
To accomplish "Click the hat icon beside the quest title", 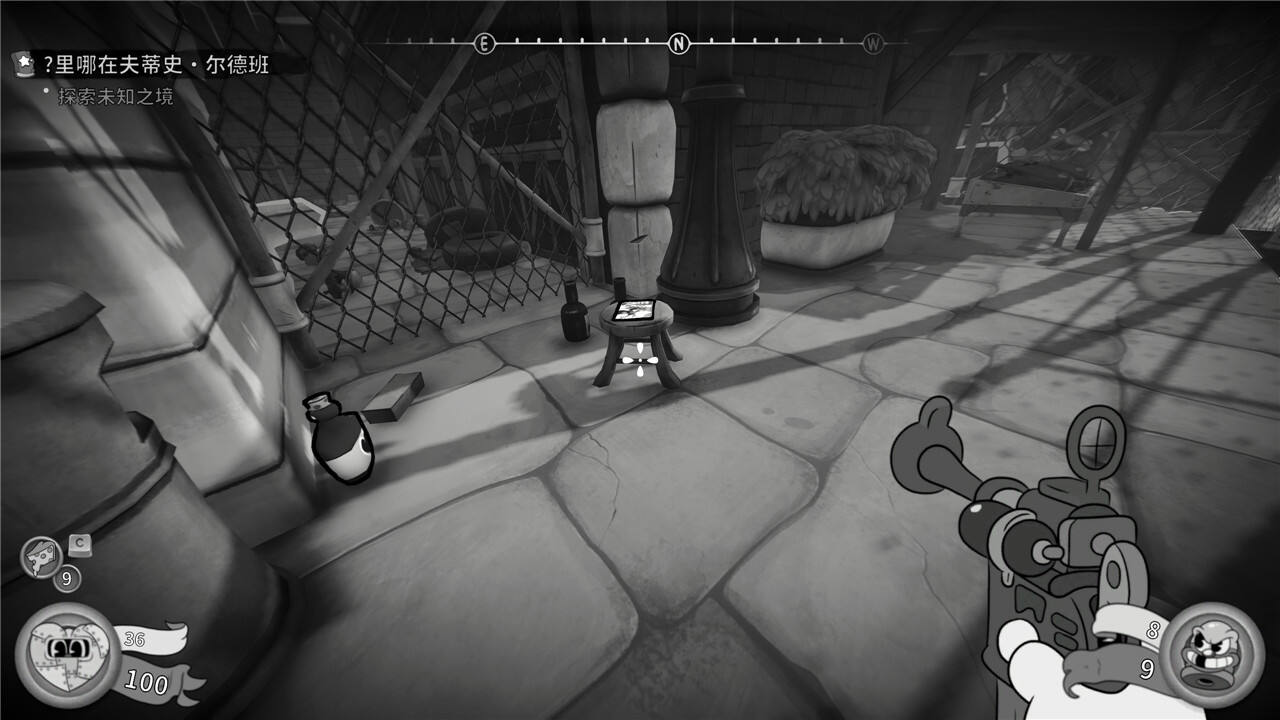I will [22, 65].
